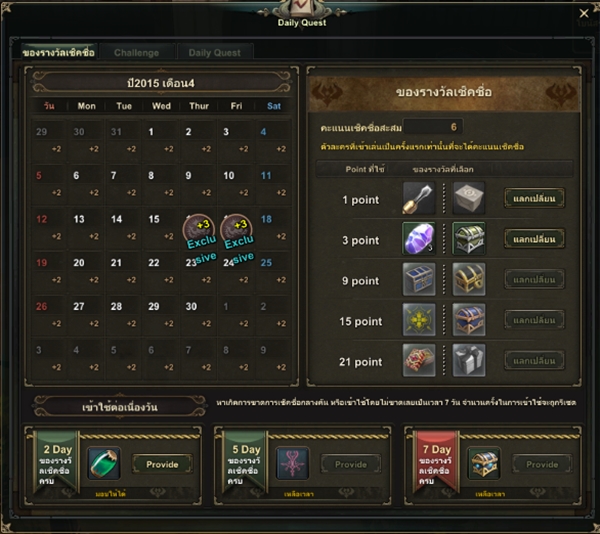Claim the 2 Day reward with Provide

(x=162, y=464)
